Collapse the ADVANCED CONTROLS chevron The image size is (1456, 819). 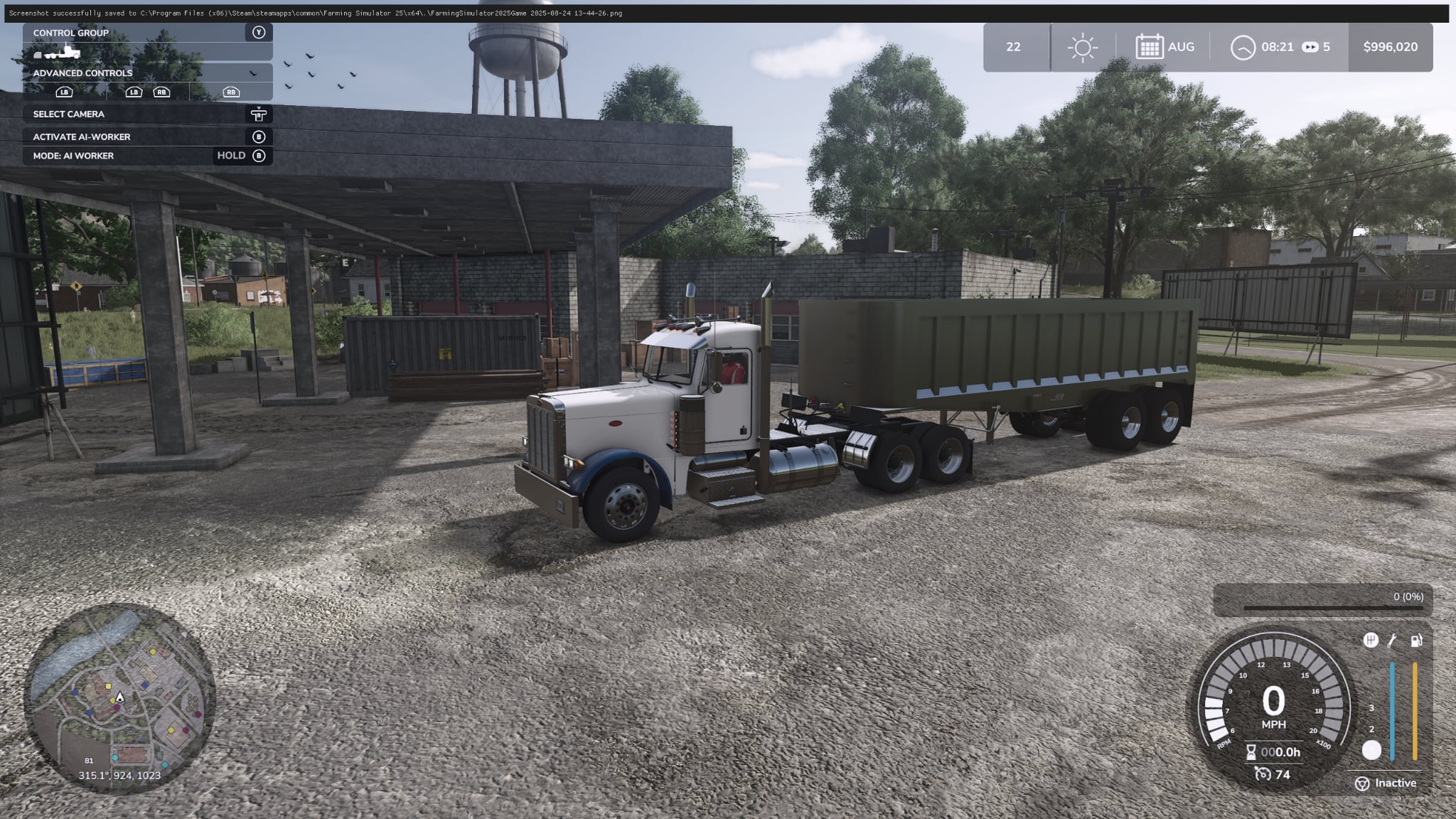pos(252,73)
